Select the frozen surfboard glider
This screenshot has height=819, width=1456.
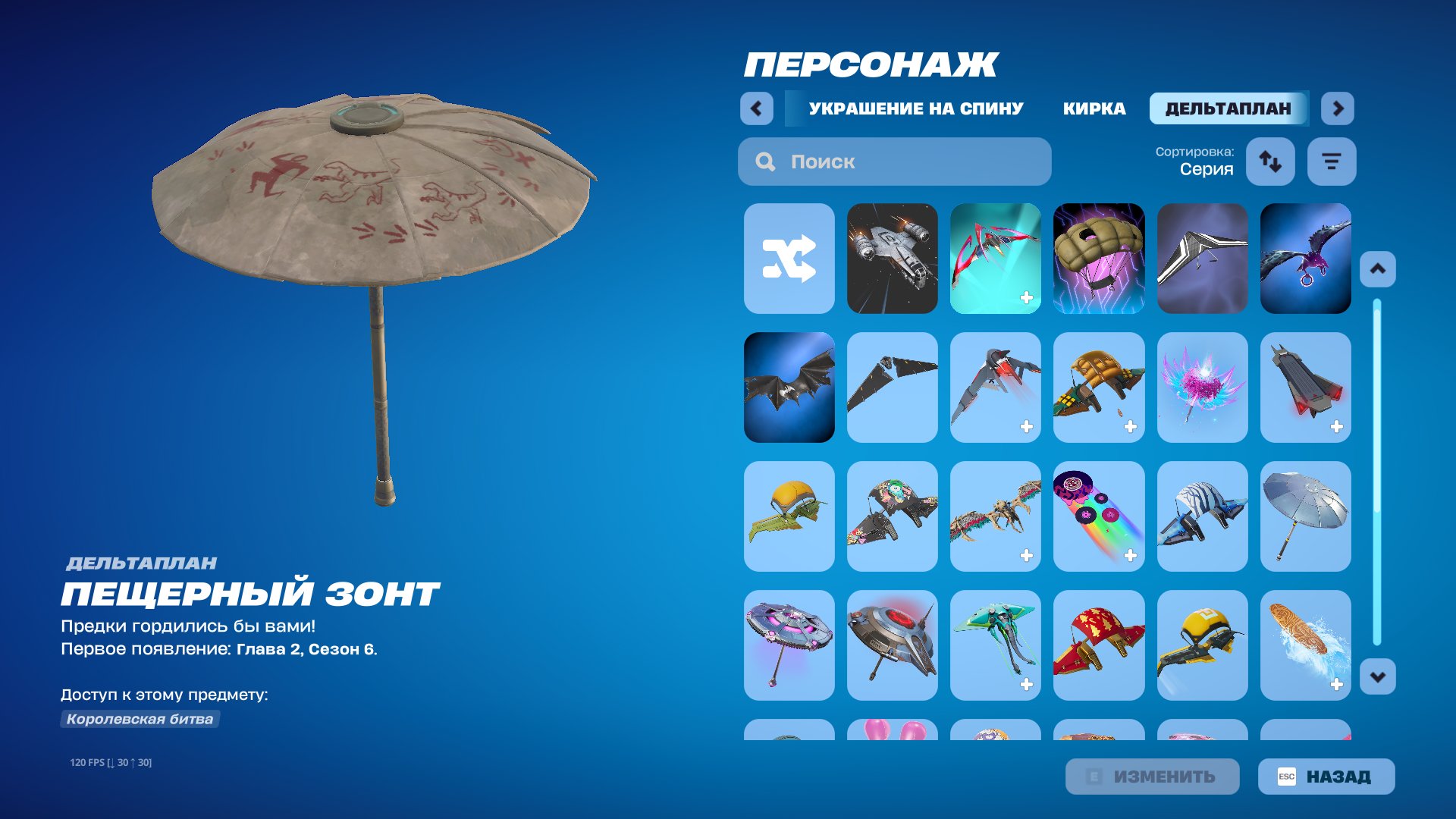click(1306, 645)
